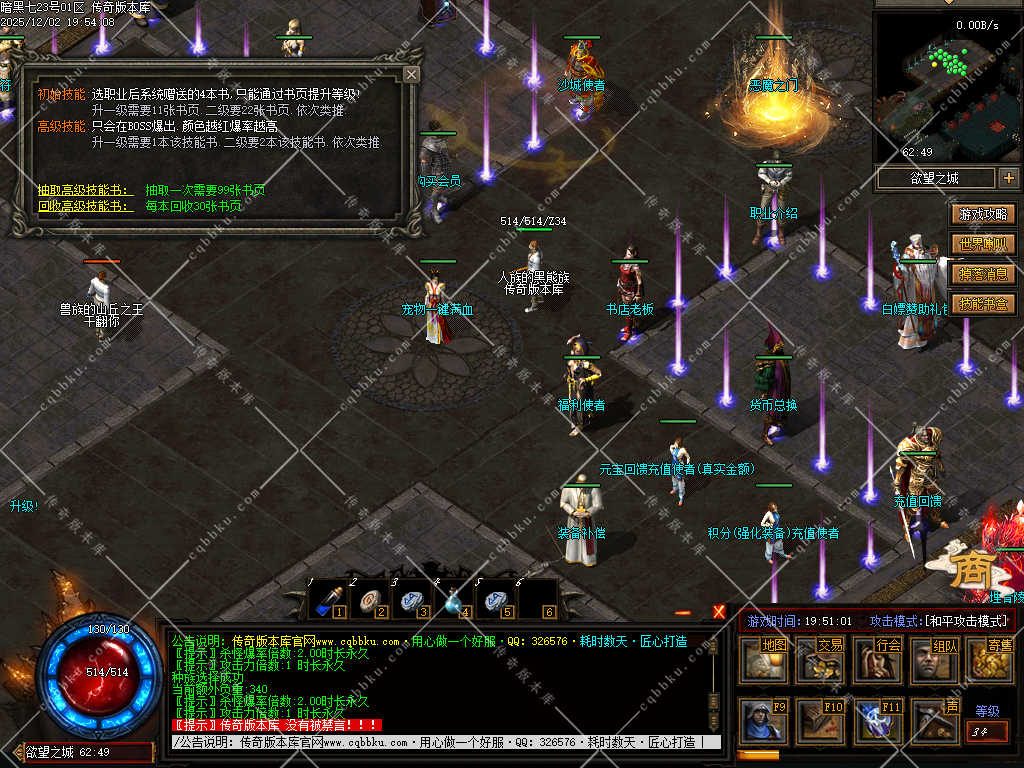The width and height of the screenshot is (1024, 768).
Task: Open the 行会 guild panel
Action: (880, 661)
